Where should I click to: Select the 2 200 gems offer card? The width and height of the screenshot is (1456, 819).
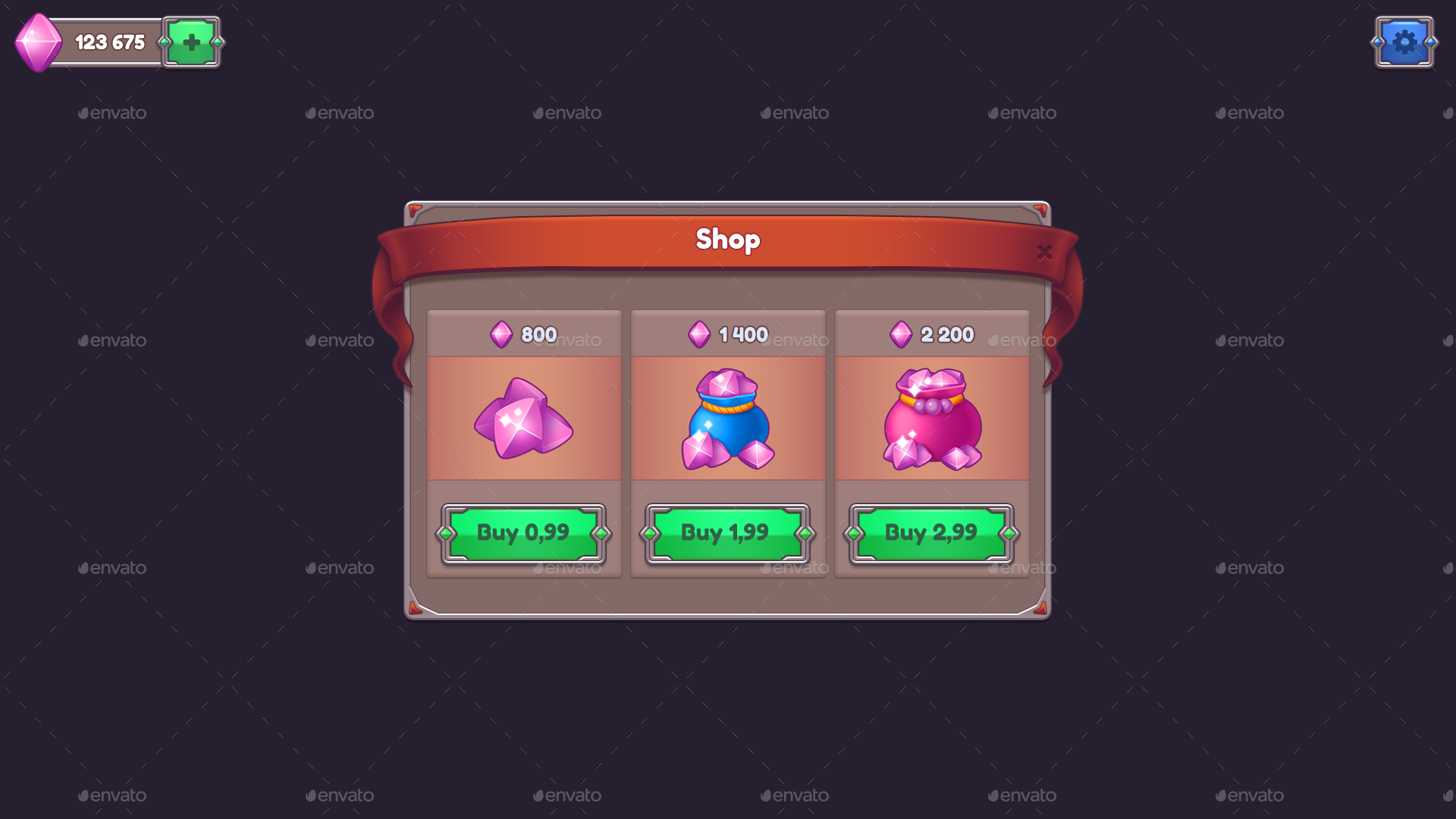pyautogui.click(x=932, y=444)
